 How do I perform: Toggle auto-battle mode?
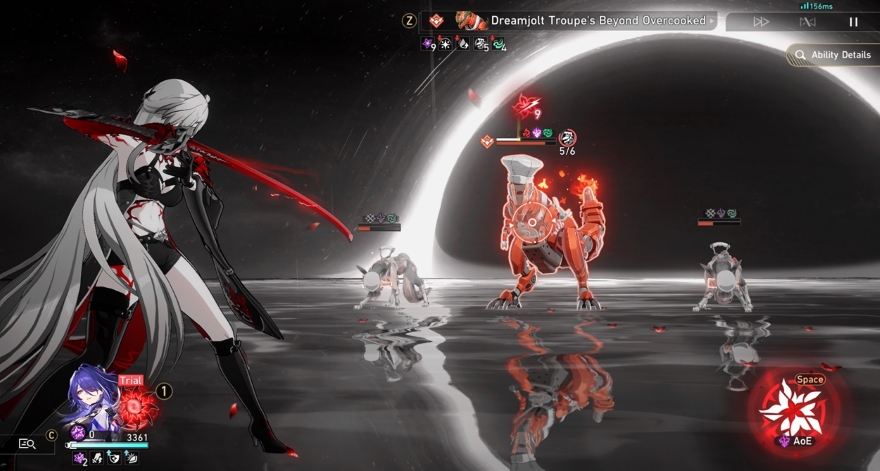point(808,21)
